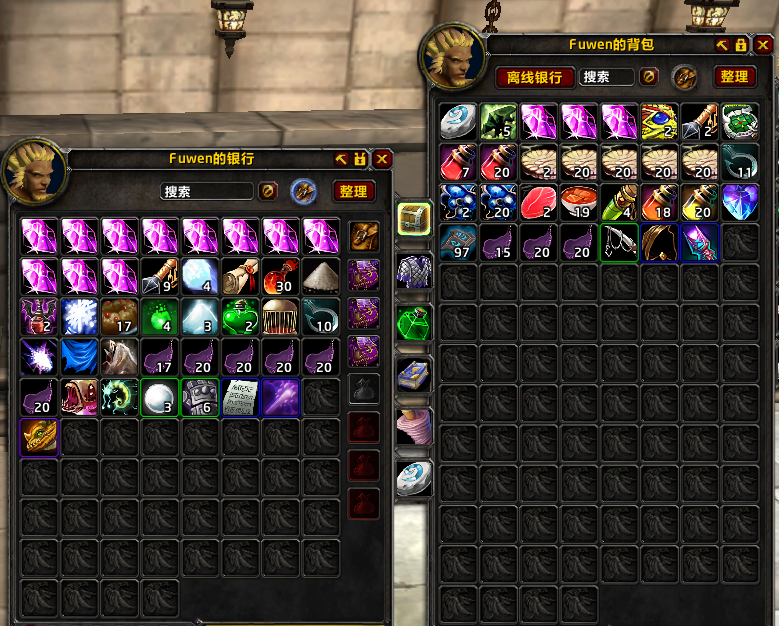The image size is (779, 626).
Task: Close the Fuwen backpack window
Action: point(763,45)
